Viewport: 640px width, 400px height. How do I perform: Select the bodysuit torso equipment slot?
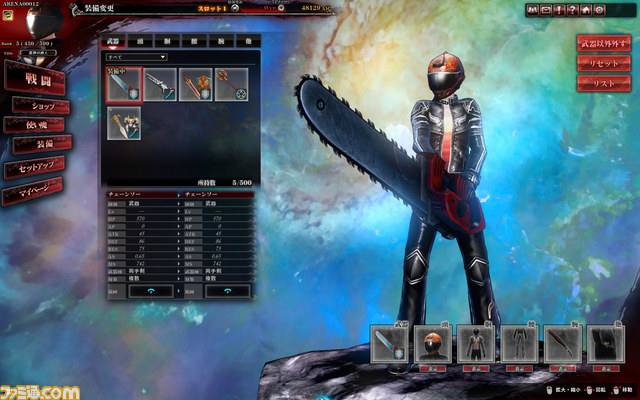pyautogui.click(x=477, y=345)
